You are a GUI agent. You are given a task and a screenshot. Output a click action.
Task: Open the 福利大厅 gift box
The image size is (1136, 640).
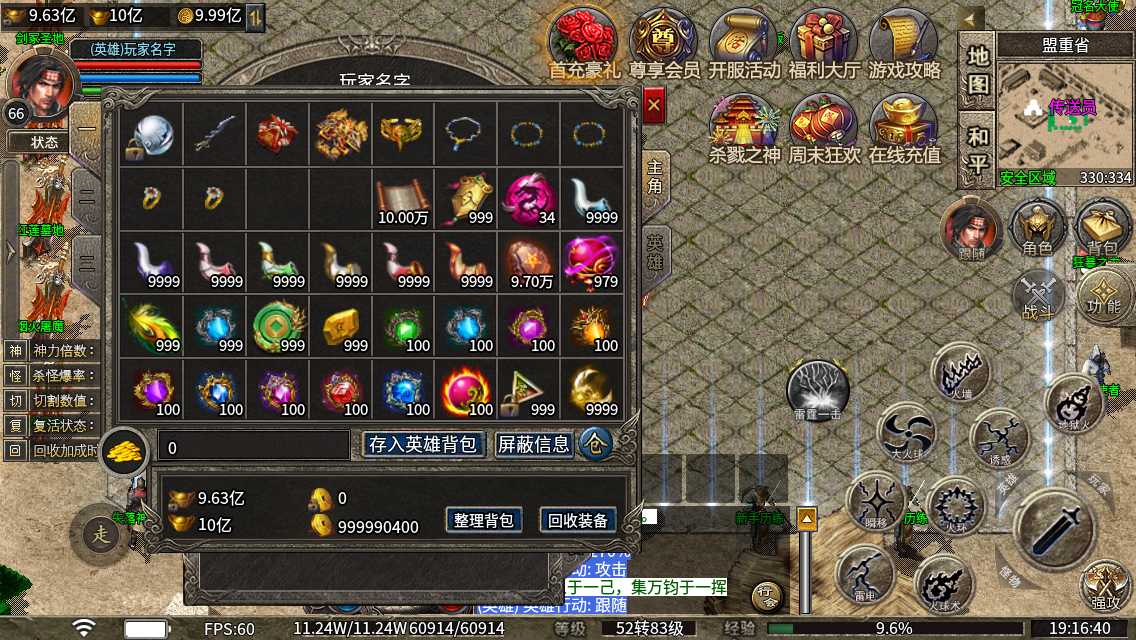(x=824, y=40)
